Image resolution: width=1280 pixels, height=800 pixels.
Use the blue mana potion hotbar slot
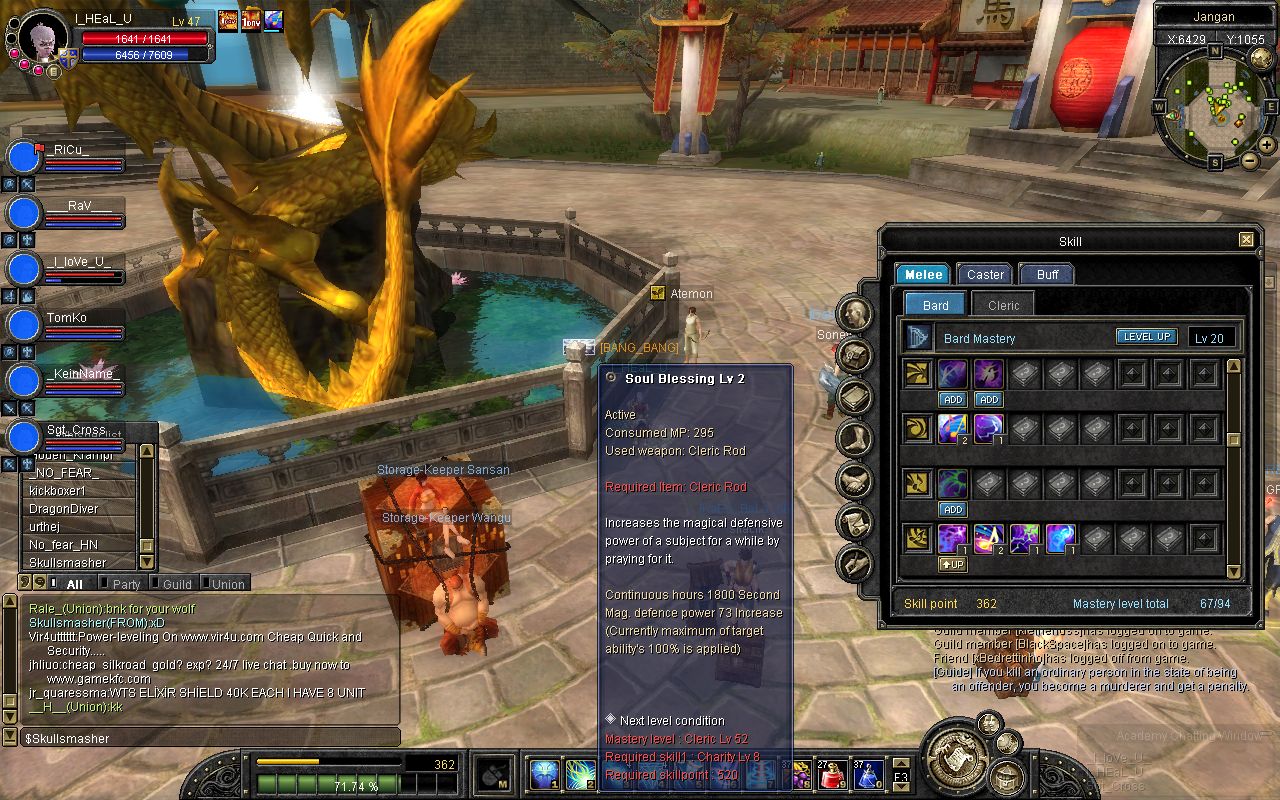click(x=867, y=774)
